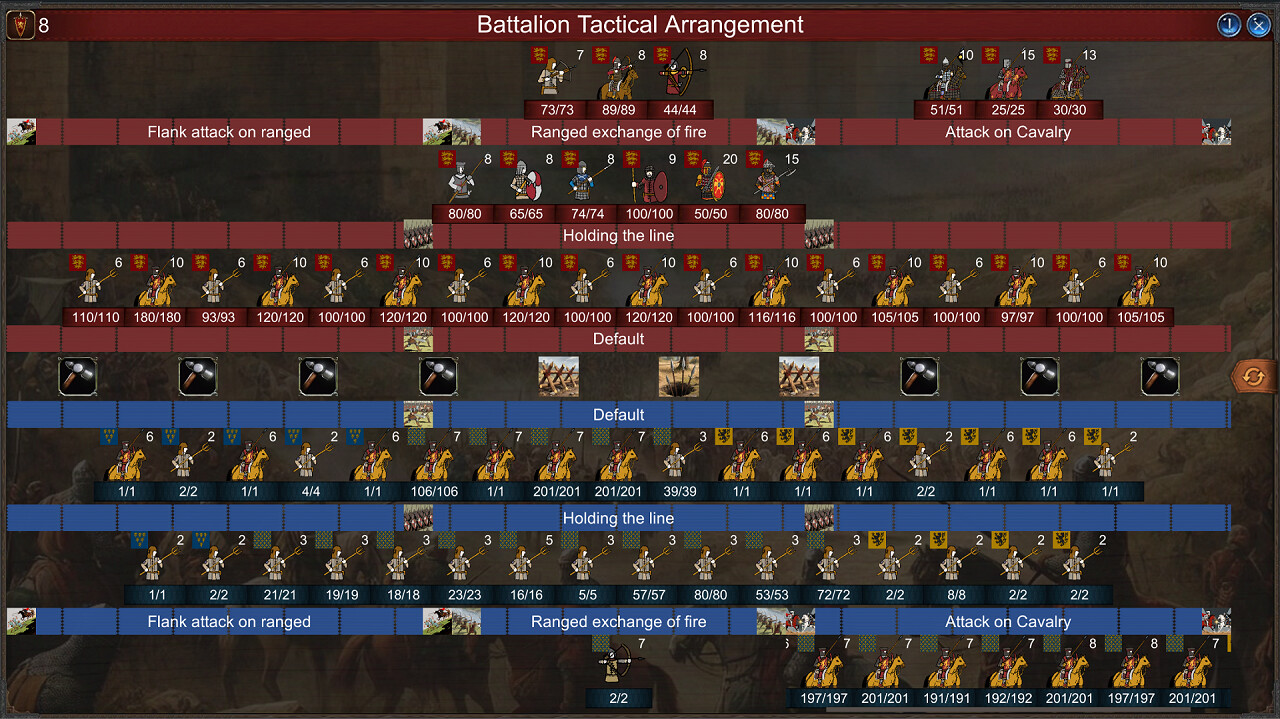Choose the blue Flank attack on ranged bar

(229, 622)
